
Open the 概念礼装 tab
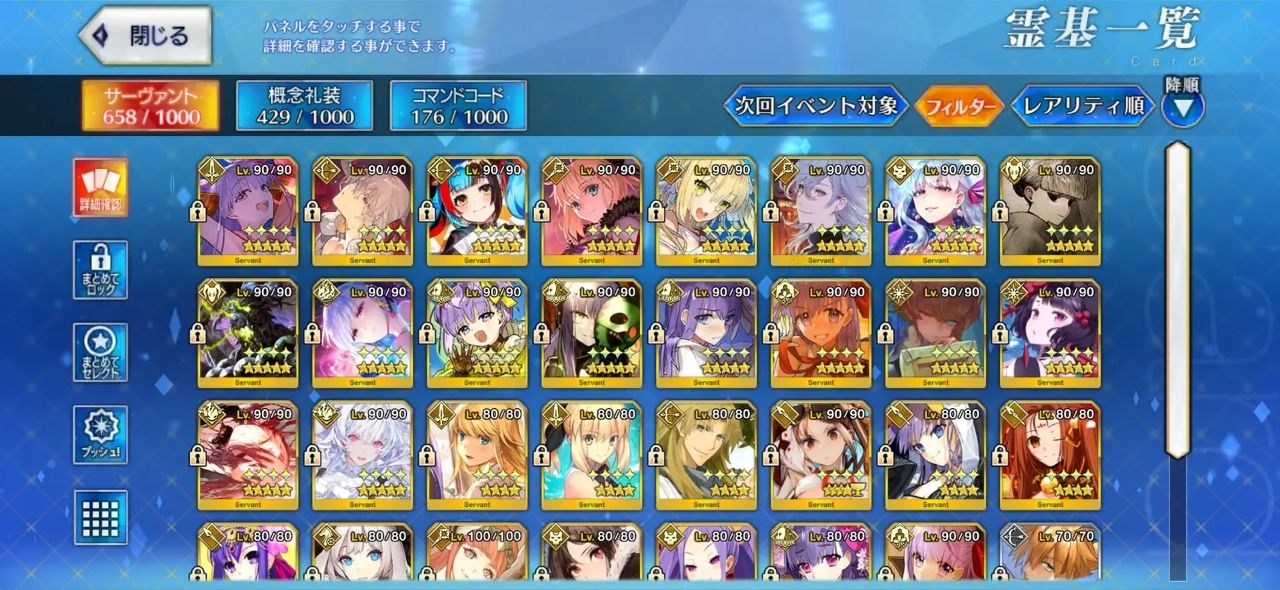[304, 106]
